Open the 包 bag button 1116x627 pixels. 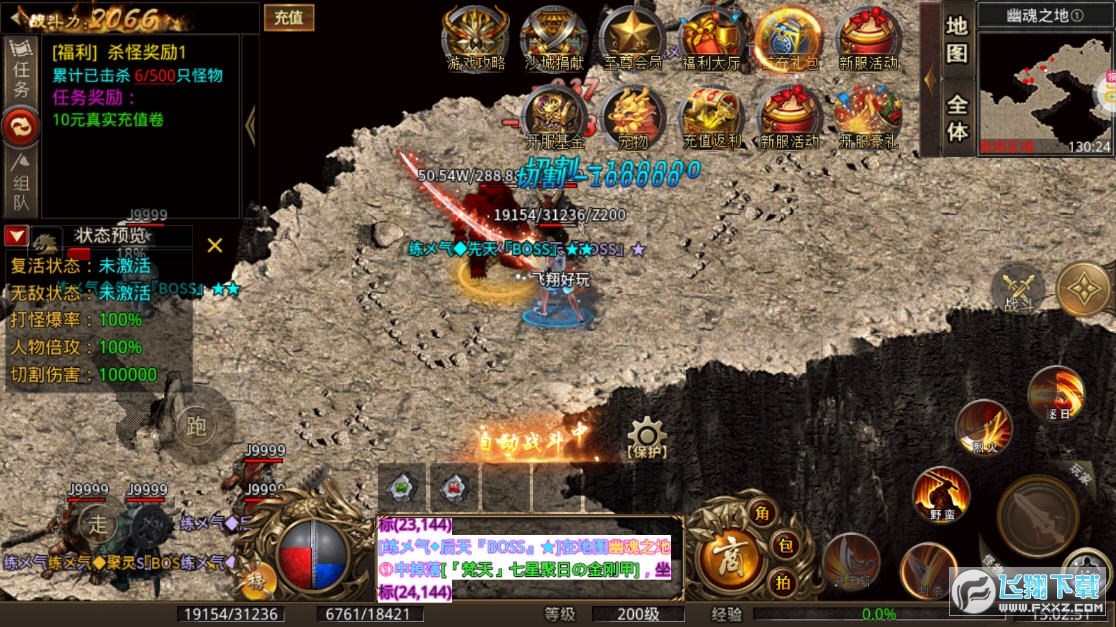784,547
